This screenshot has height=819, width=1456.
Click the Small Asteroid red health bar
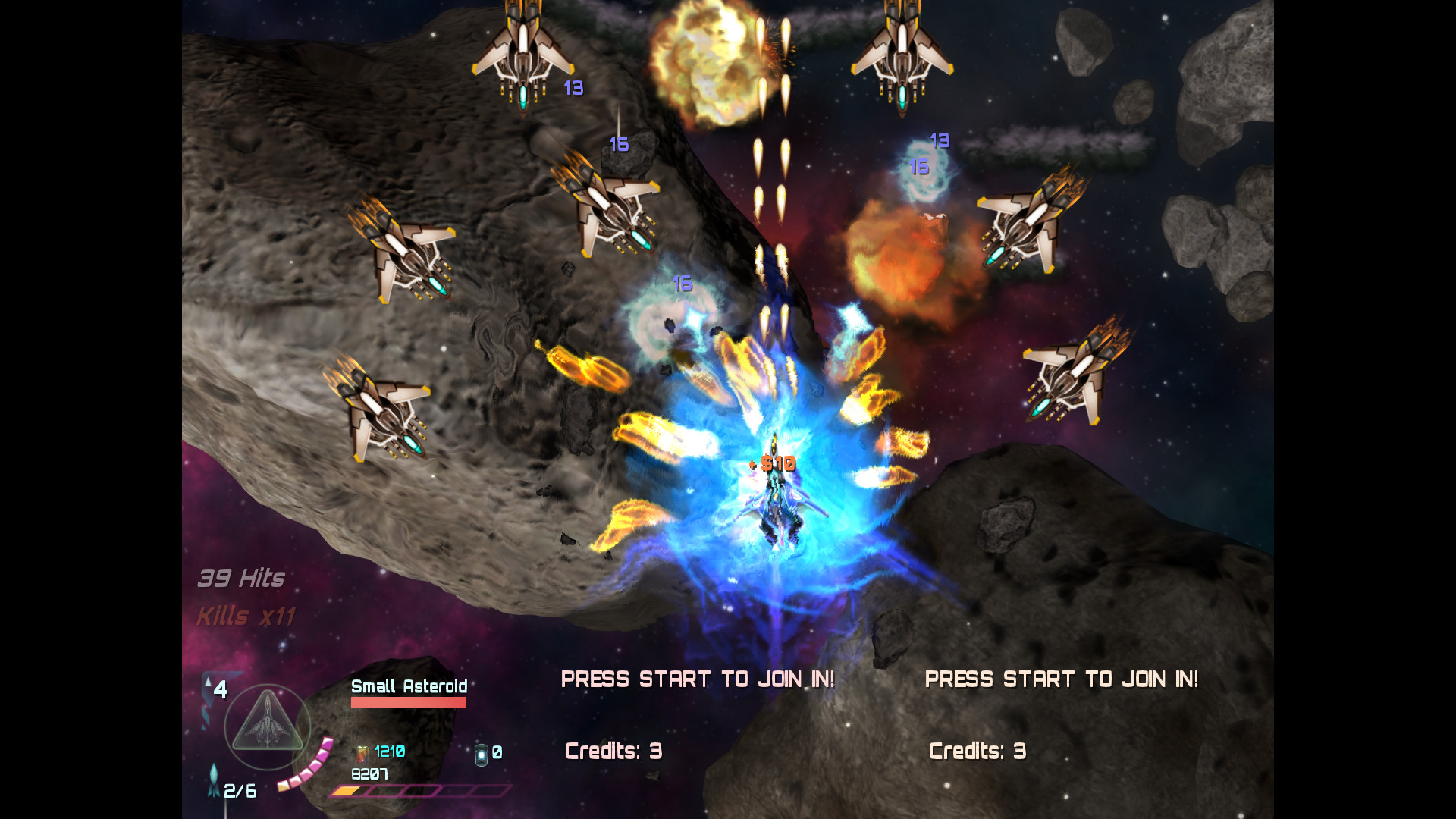[408, 701]
